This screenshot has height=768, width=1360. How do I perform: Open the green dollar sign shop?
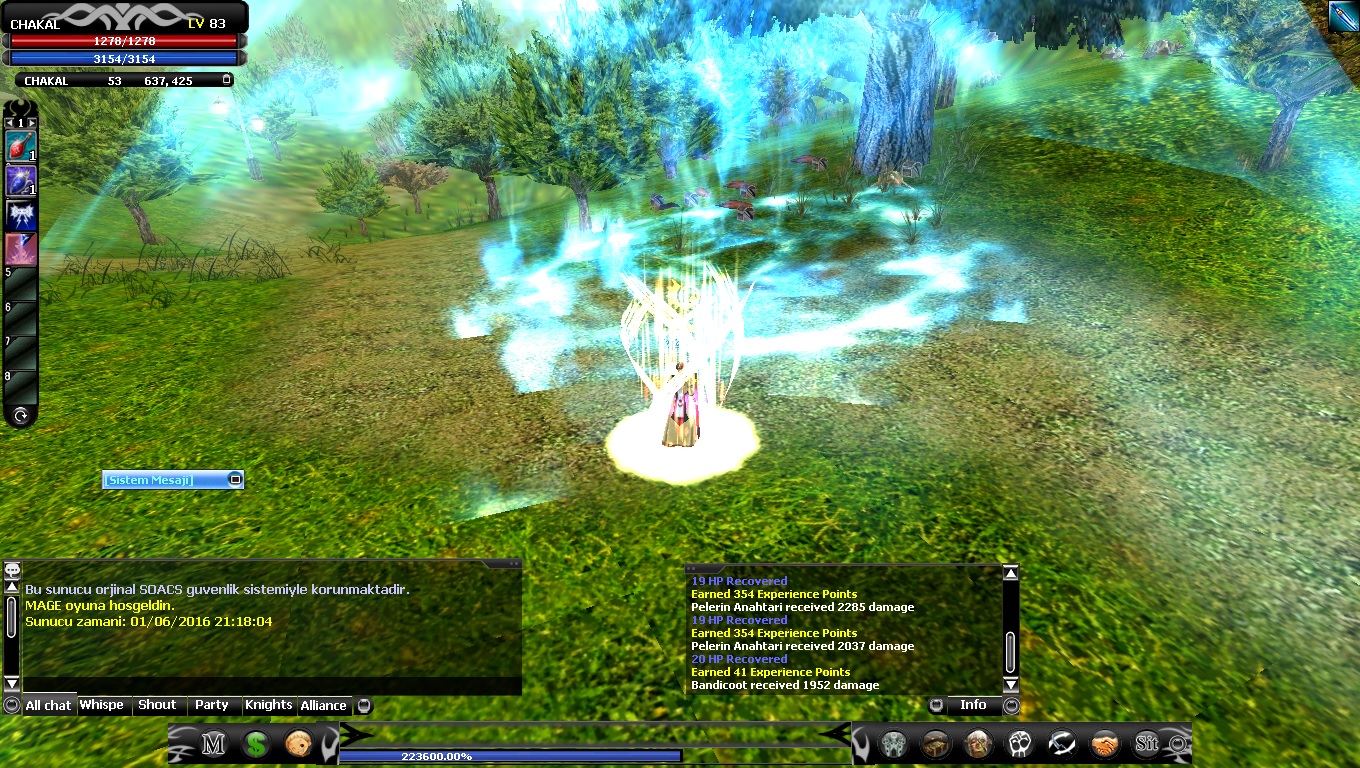[x=256, y=744]
